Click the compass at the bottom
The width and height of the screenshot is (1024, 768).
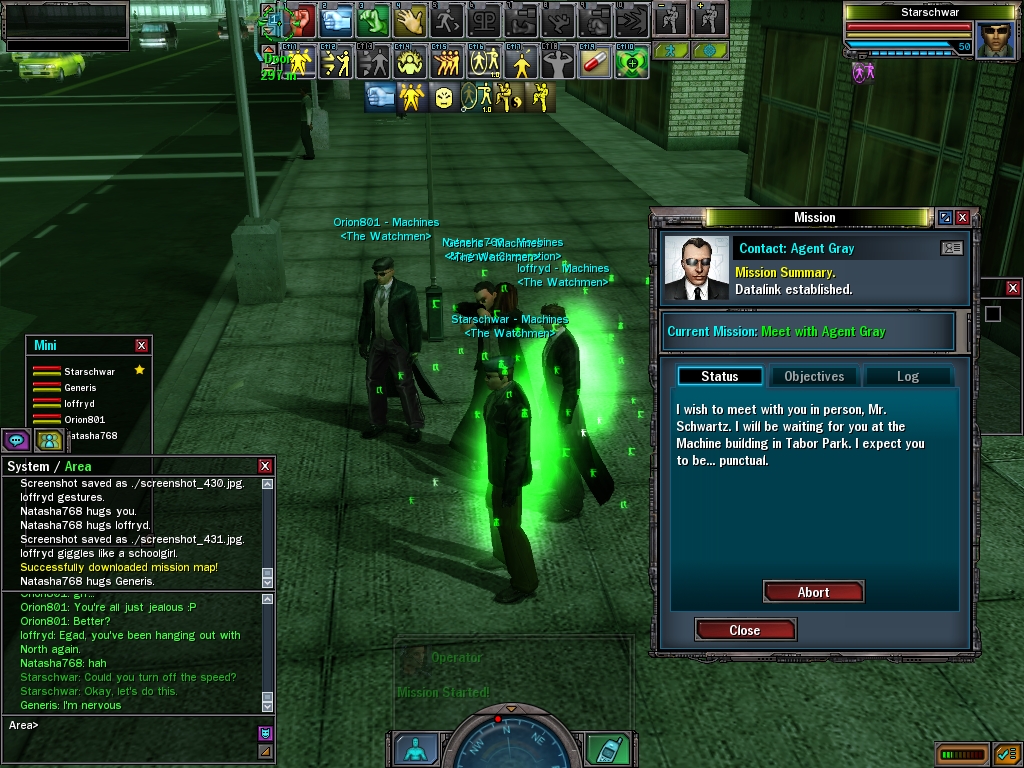(x=511, y=742)
